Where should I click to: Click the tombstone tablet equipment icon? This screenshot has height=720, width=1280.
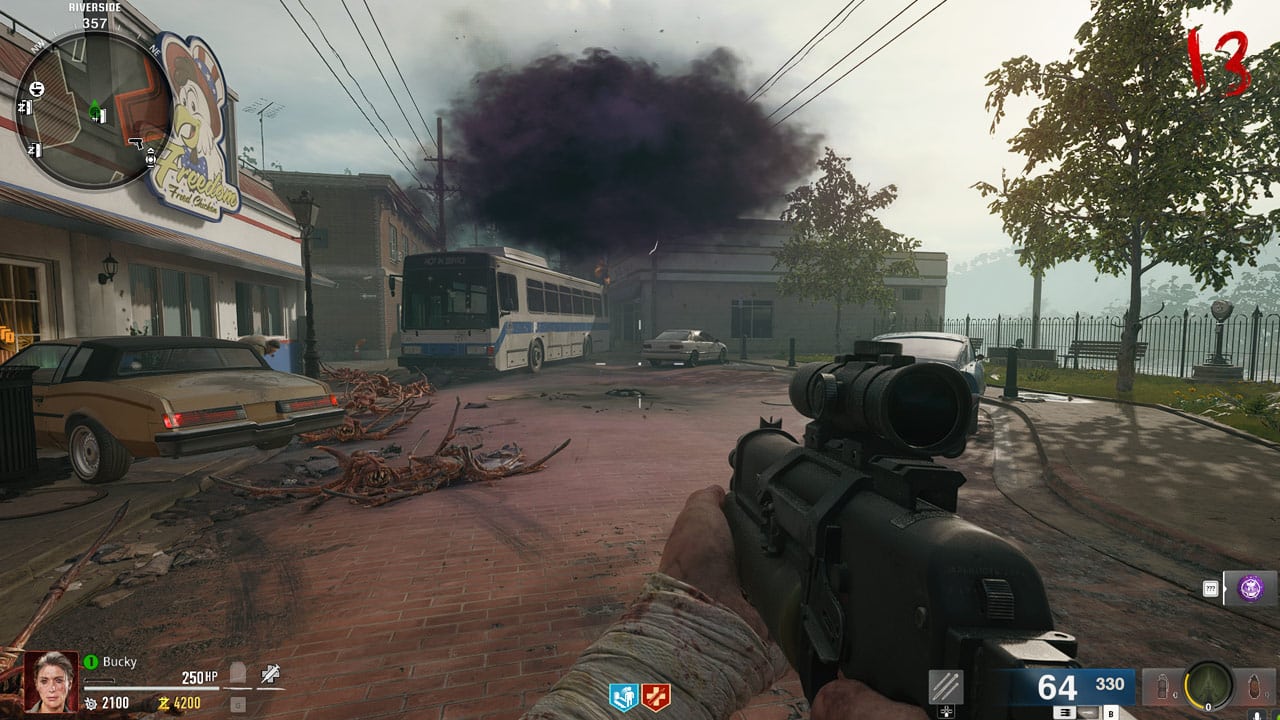pyautogui.click(x=236, y=672)
